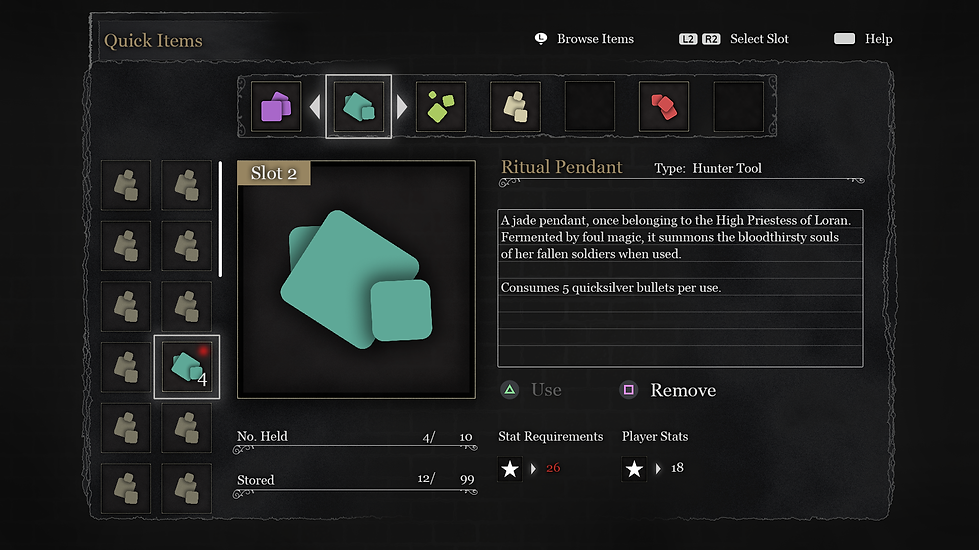Click the right arrow beside the selected slot
The width and height of the screenshot is (979, 550).
(x=402, y=106)
